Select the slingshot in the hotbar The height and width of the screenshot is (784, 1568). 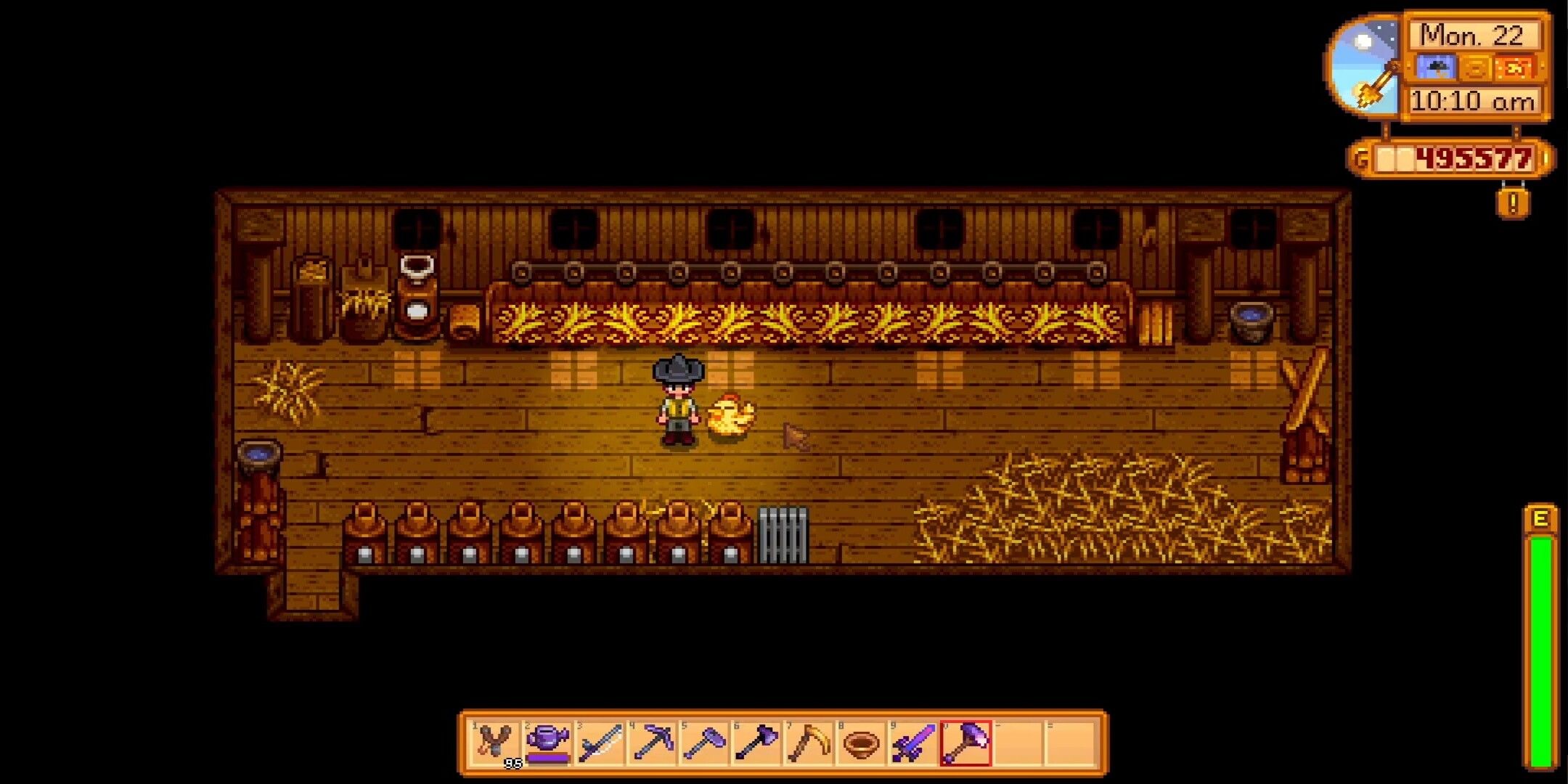[495, 743]
